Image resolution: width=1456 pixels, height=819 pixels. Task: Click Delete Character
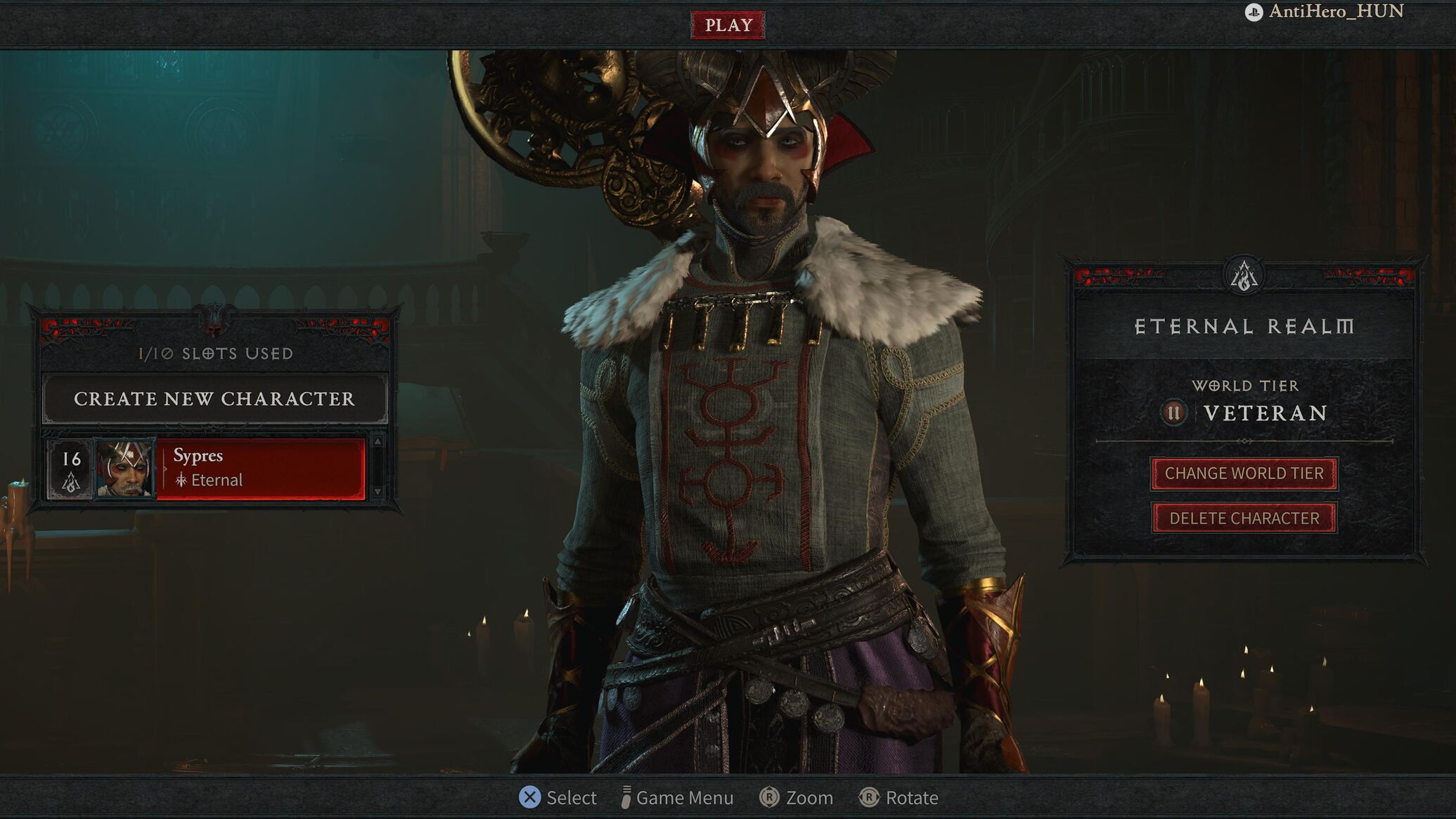(1244, 518)
